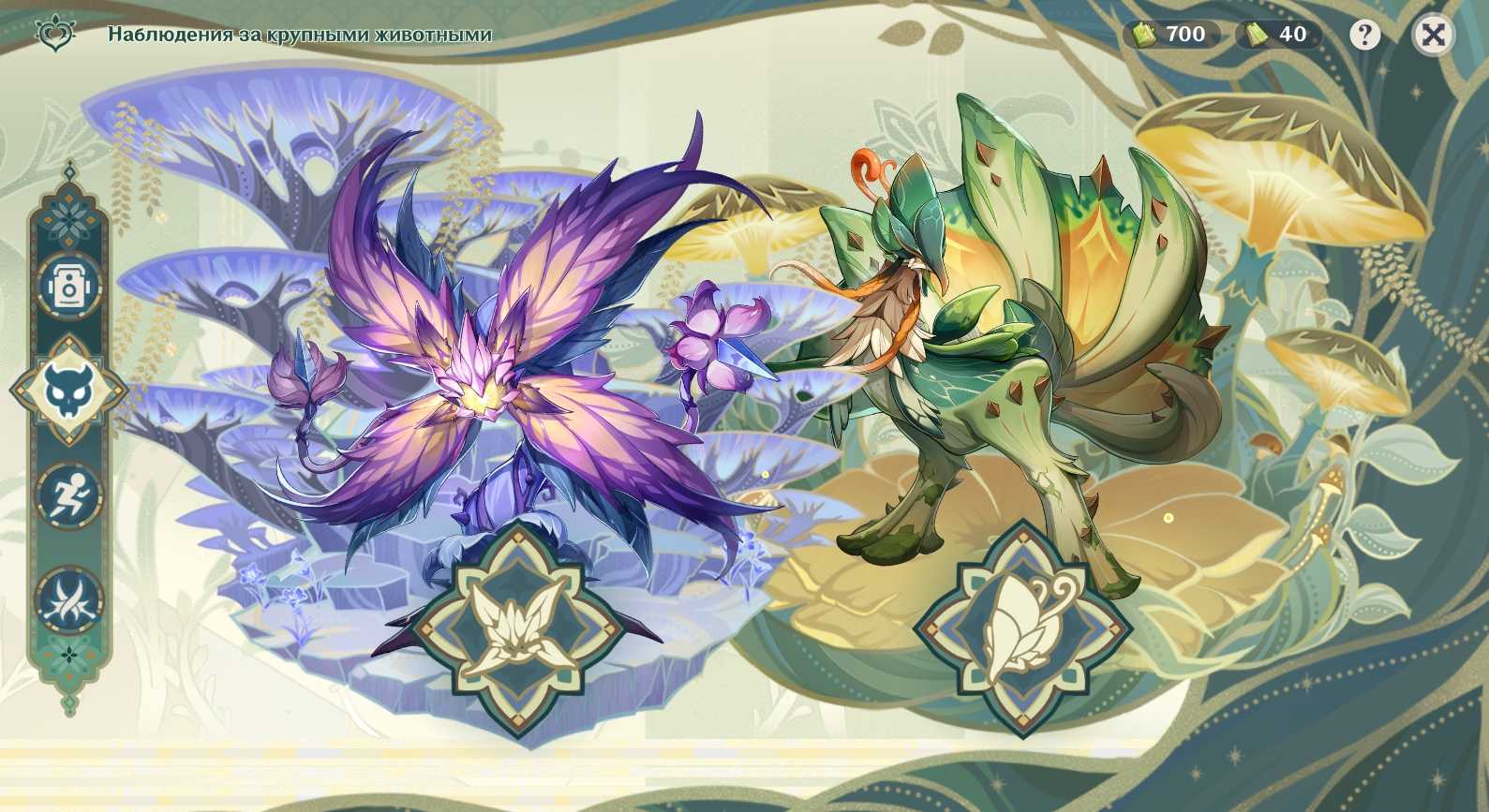Viewport: 1489px width, 812px height.
Task: Close the animal observation screen
Action: coord(1433,36)
